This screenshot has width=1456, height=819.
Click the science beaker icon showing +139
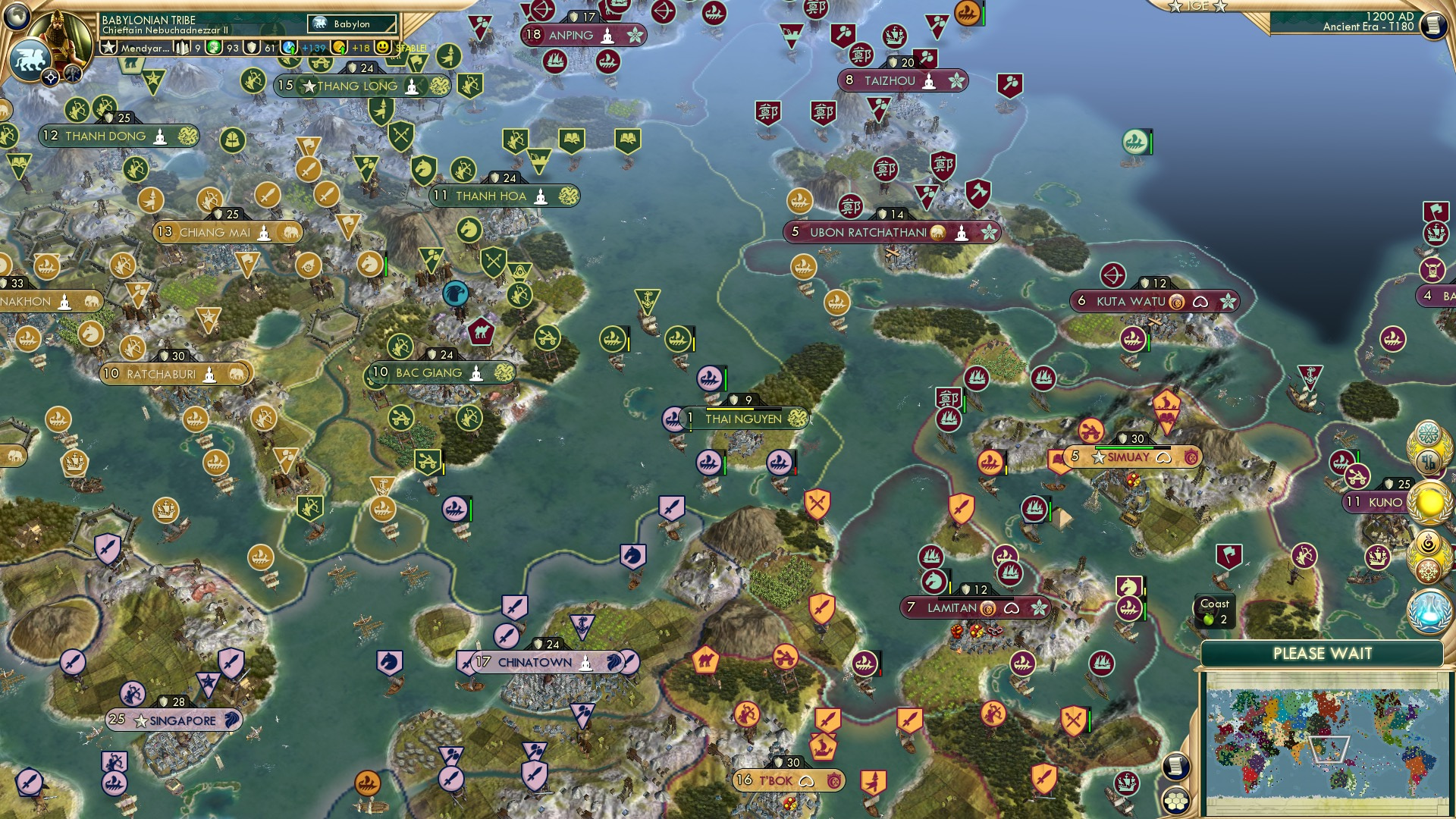pyautogui.click(x=287, y=49)
